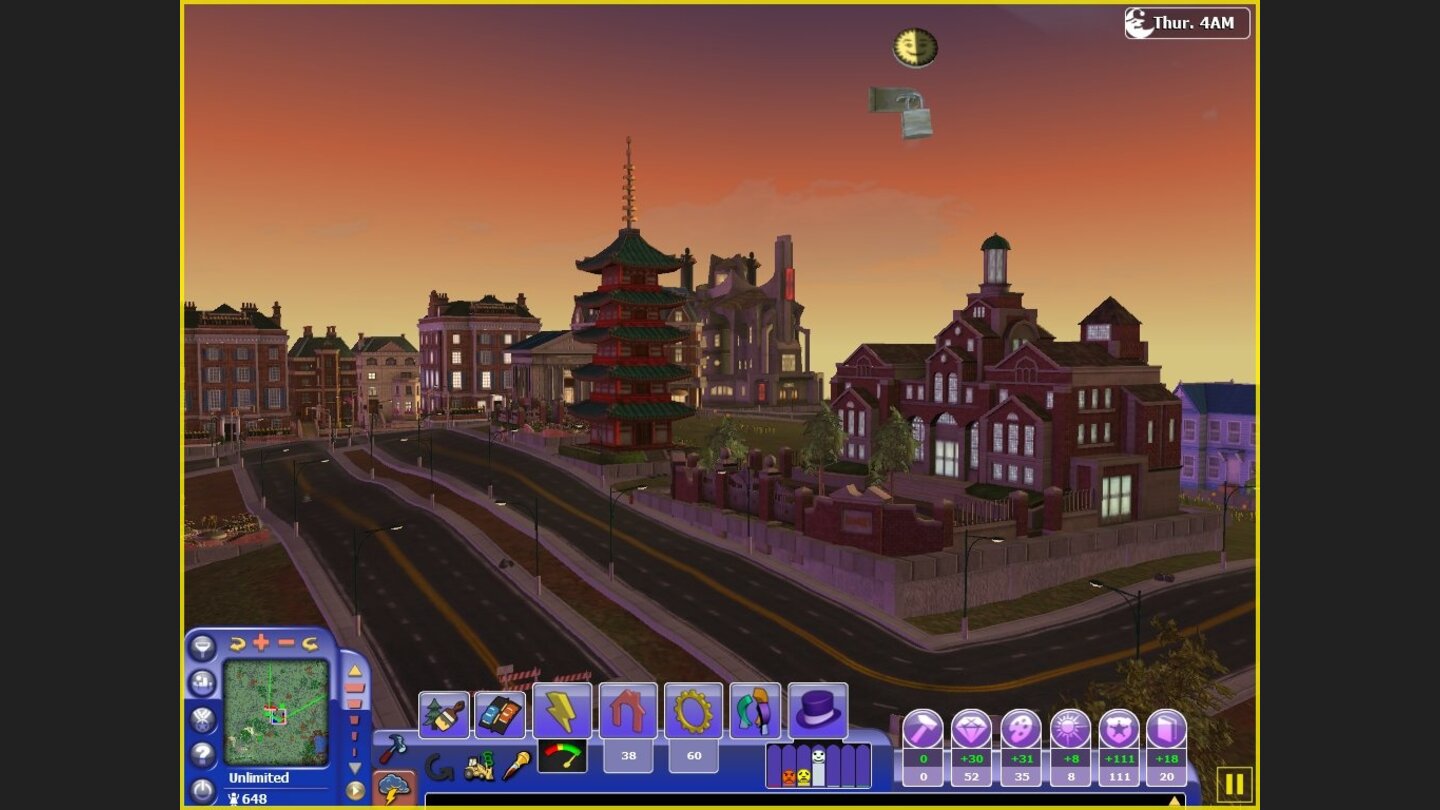Image resolution: width=1440 pixels, height=810 pixels.
Task: Open the Decorations paintbrush category
Action: click(443, 713)
